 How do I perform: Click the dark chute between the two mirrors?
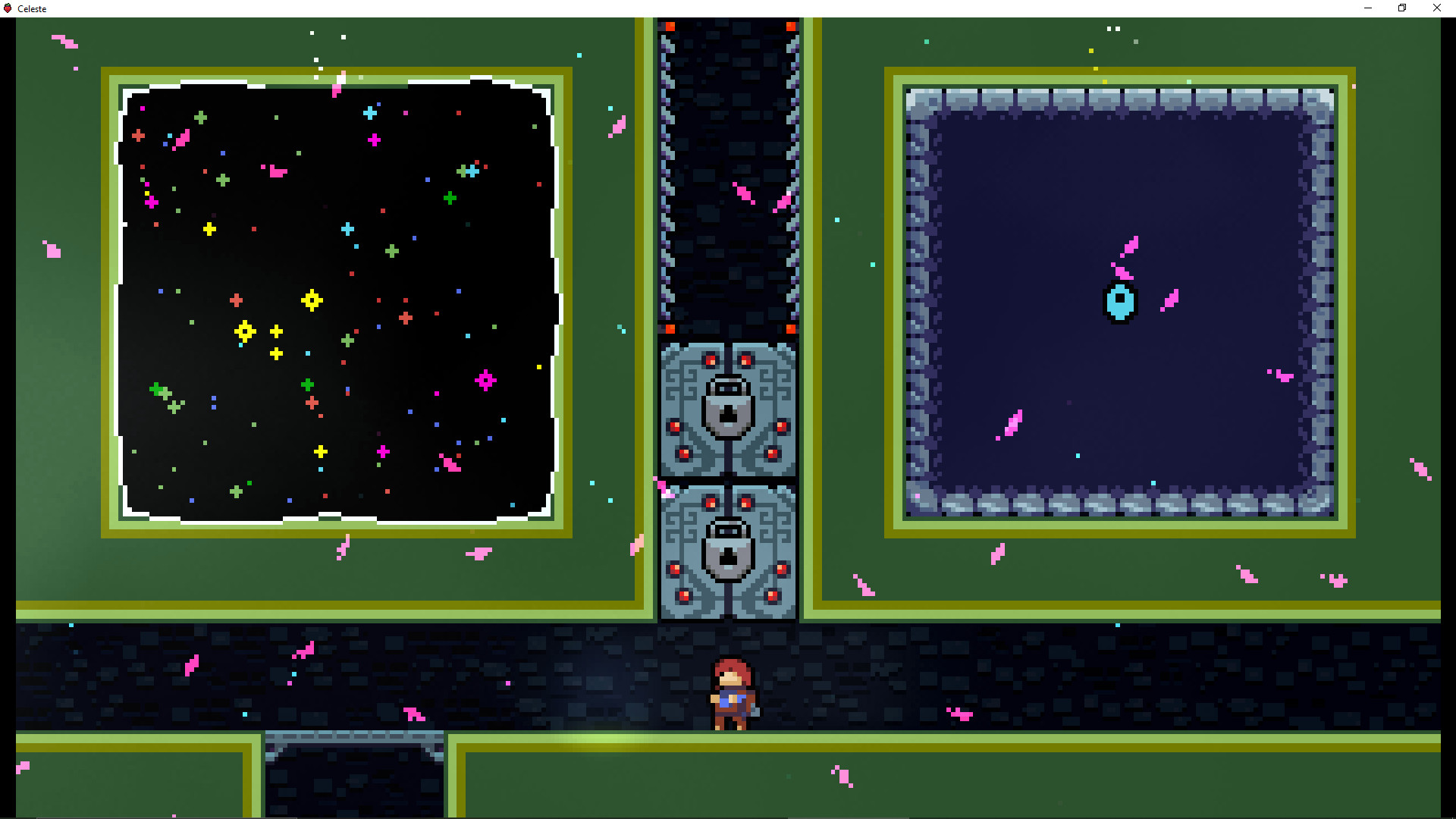pos(728,174)
